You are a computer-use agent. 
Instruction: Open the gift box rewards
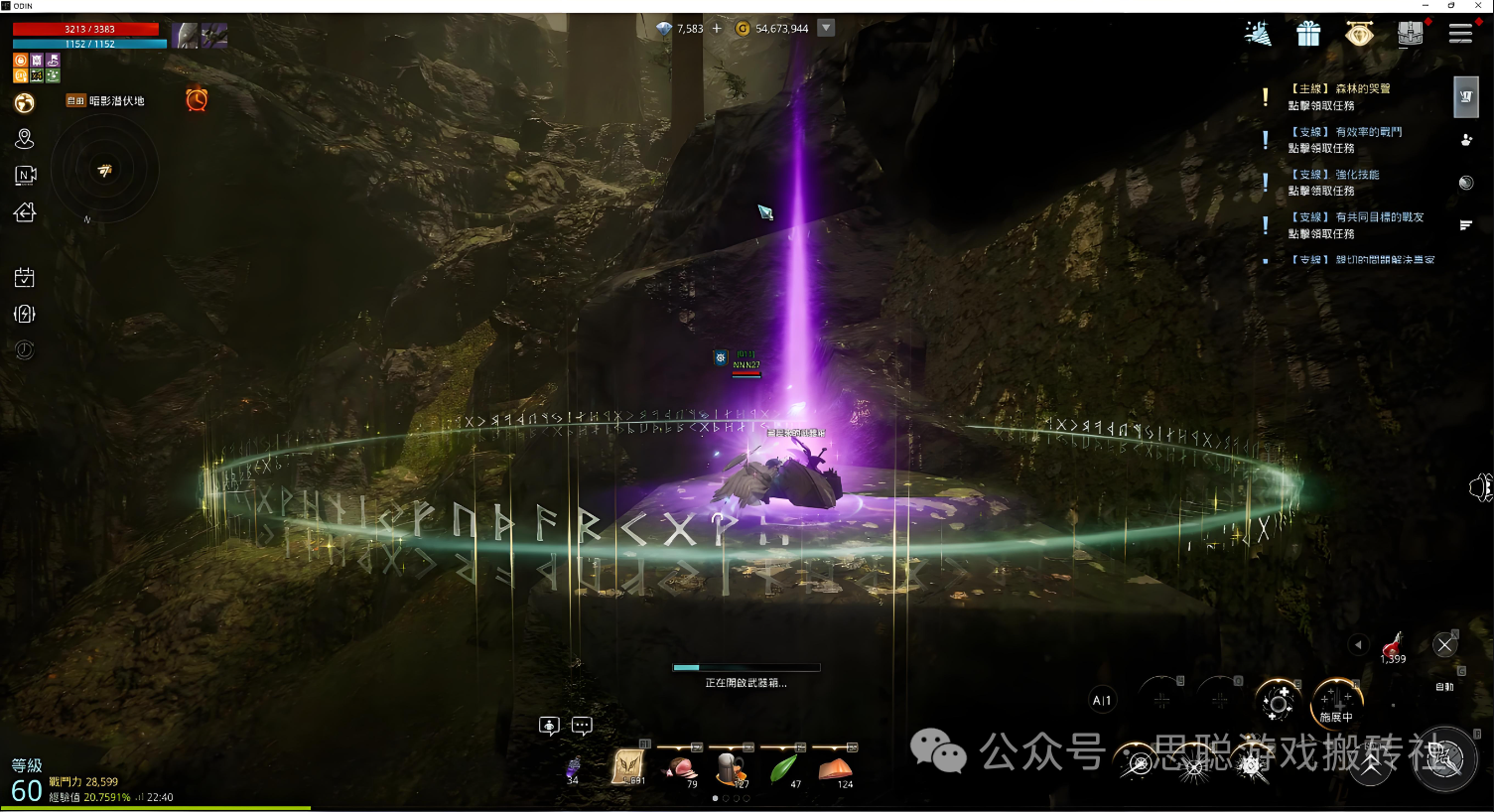(x=1308, y=34)
